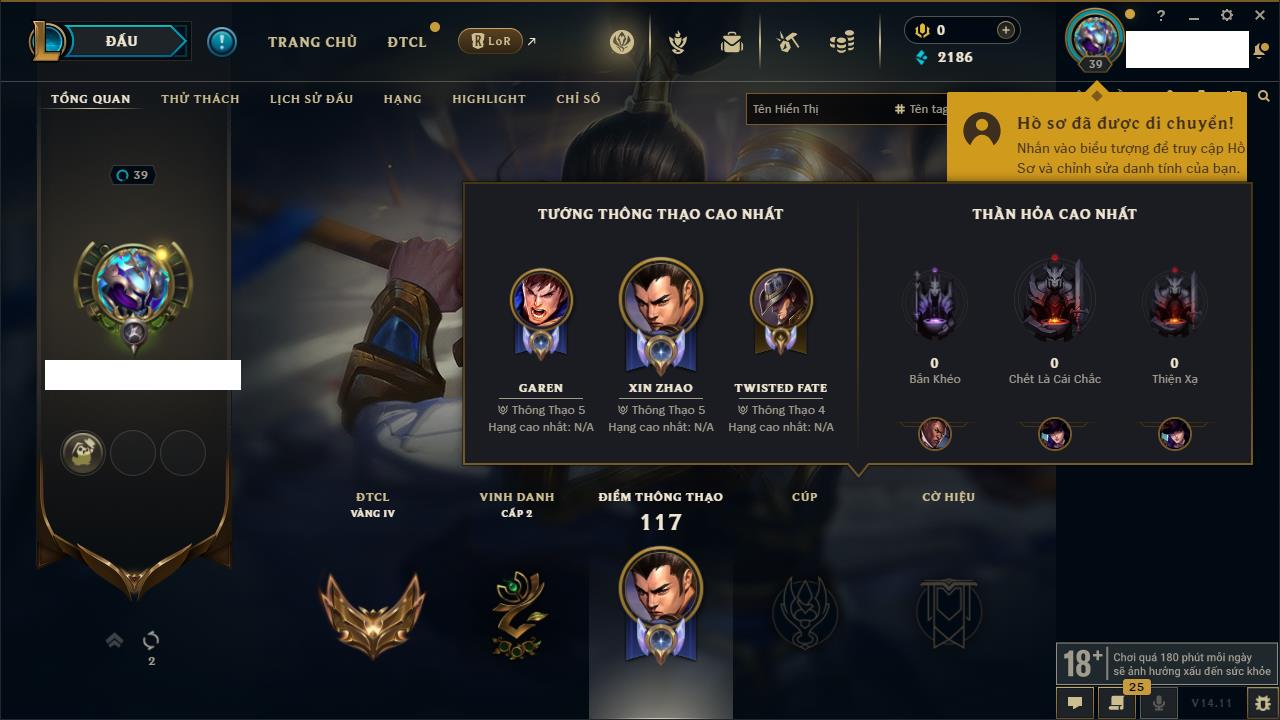1280x720 pixels.
Task: Open the ĐTCL Vàng IV rank emblem
Action: pos(372,612)
